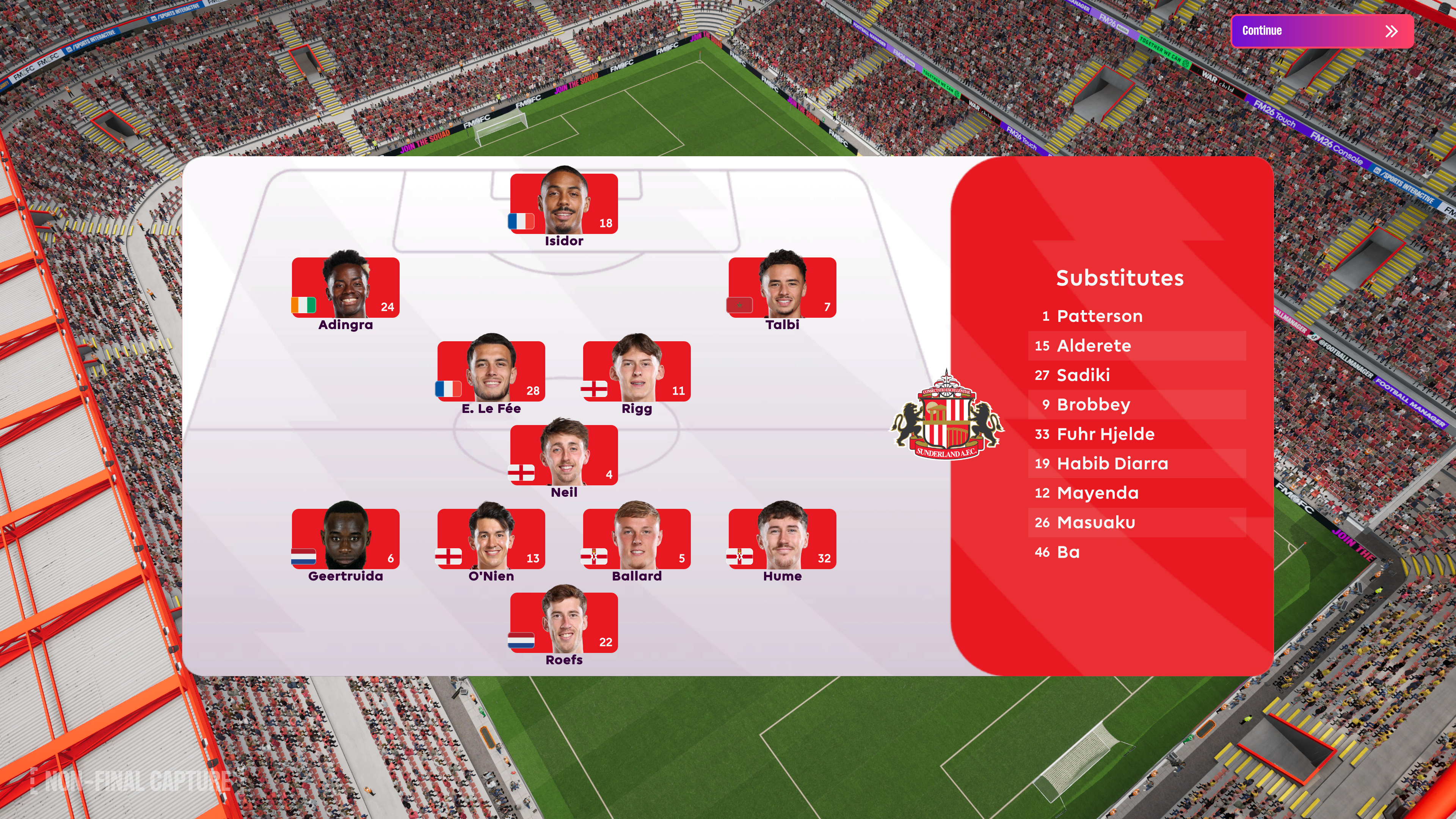Viewport: 1456px width, 819px height.
Task: Select substitute Sadiki row
Action: point(1136,375)
